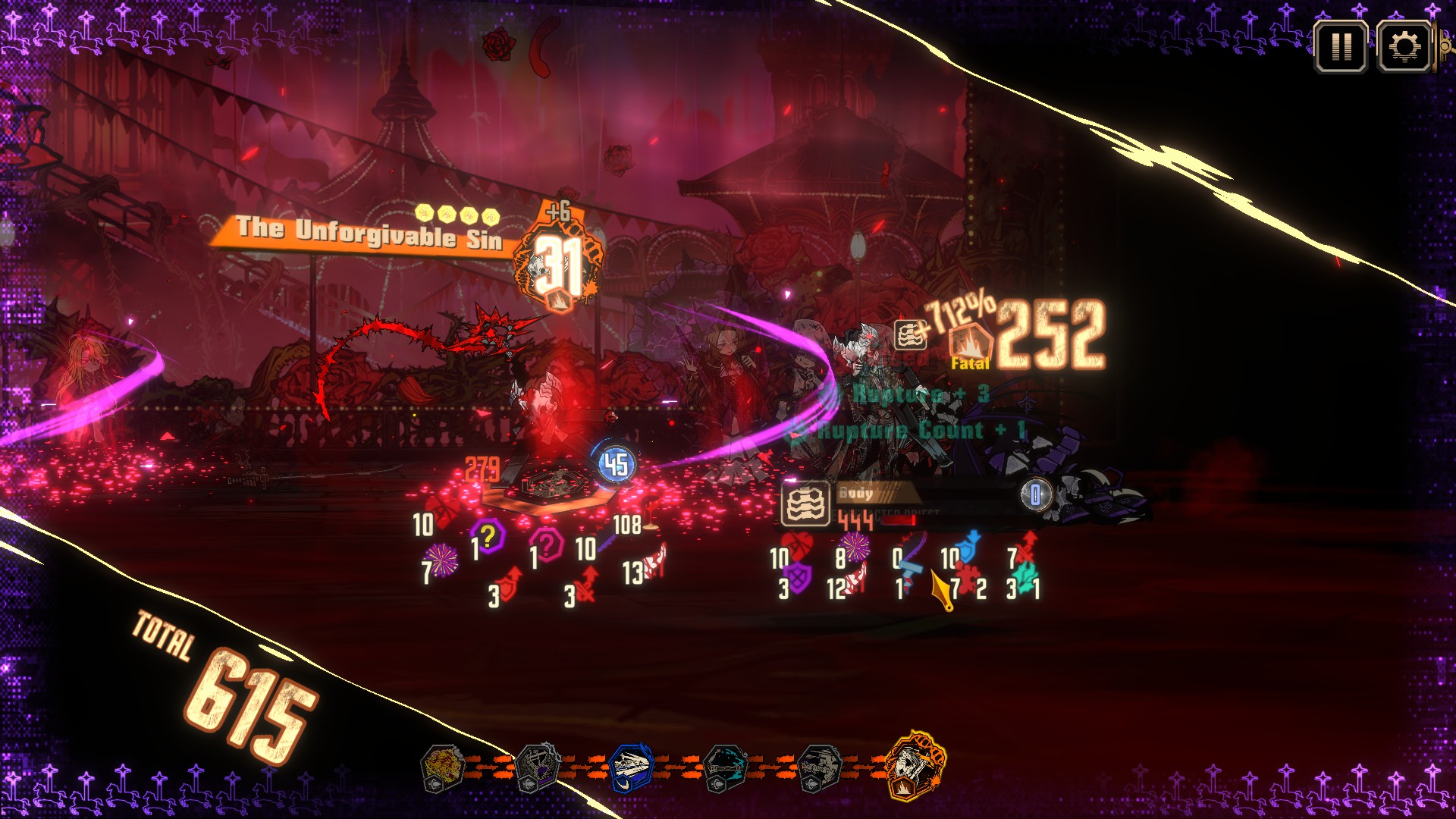The width and height of the screenshot is (1456, 819).
Task: Select the glowing orange skill in the chain
Action: coord(915,766)
